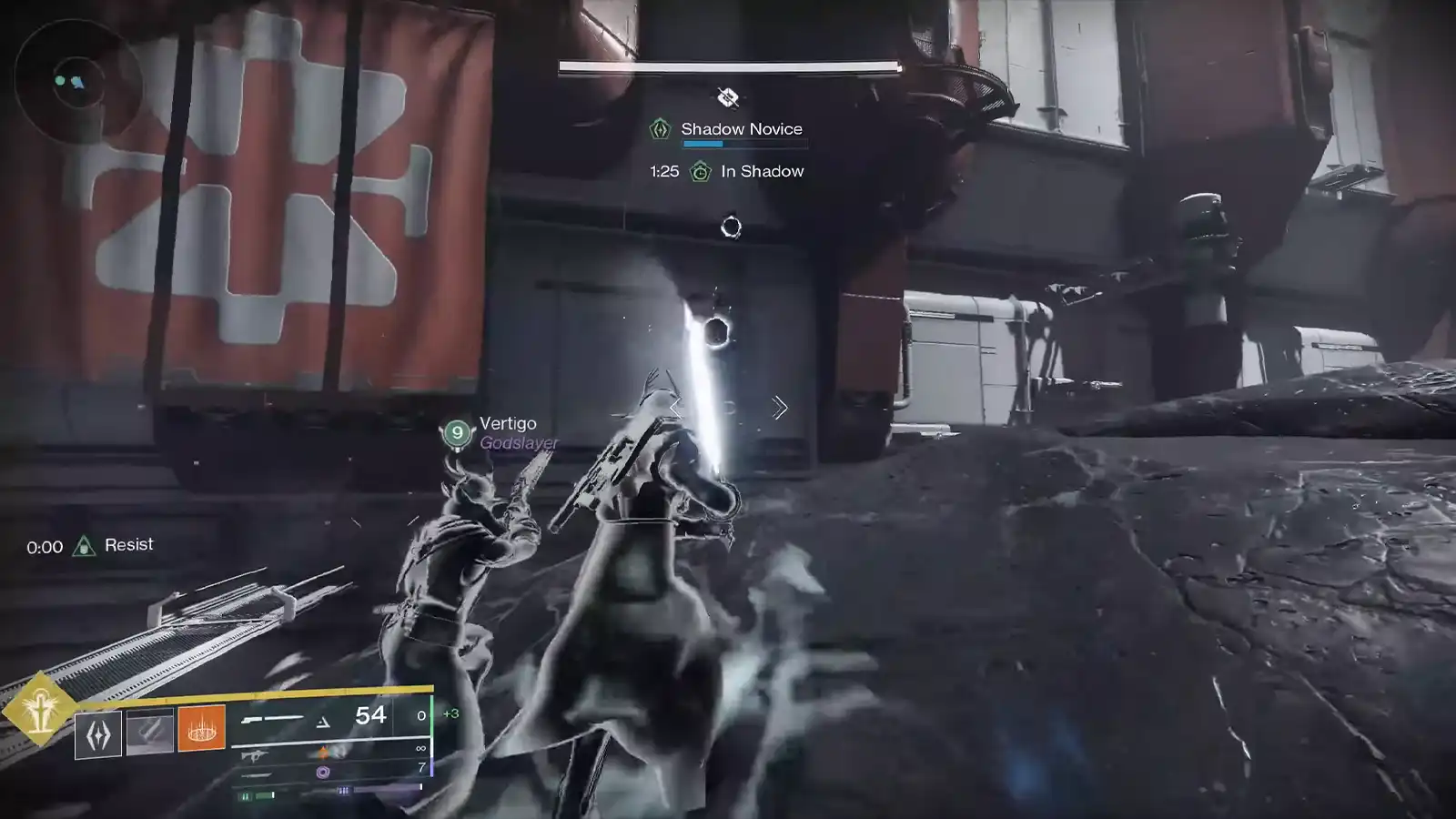Viewport: 1456px width, 819px height.
Task: Click the right navigation chevron beside the crosshair
Action: tap(781, 409)
